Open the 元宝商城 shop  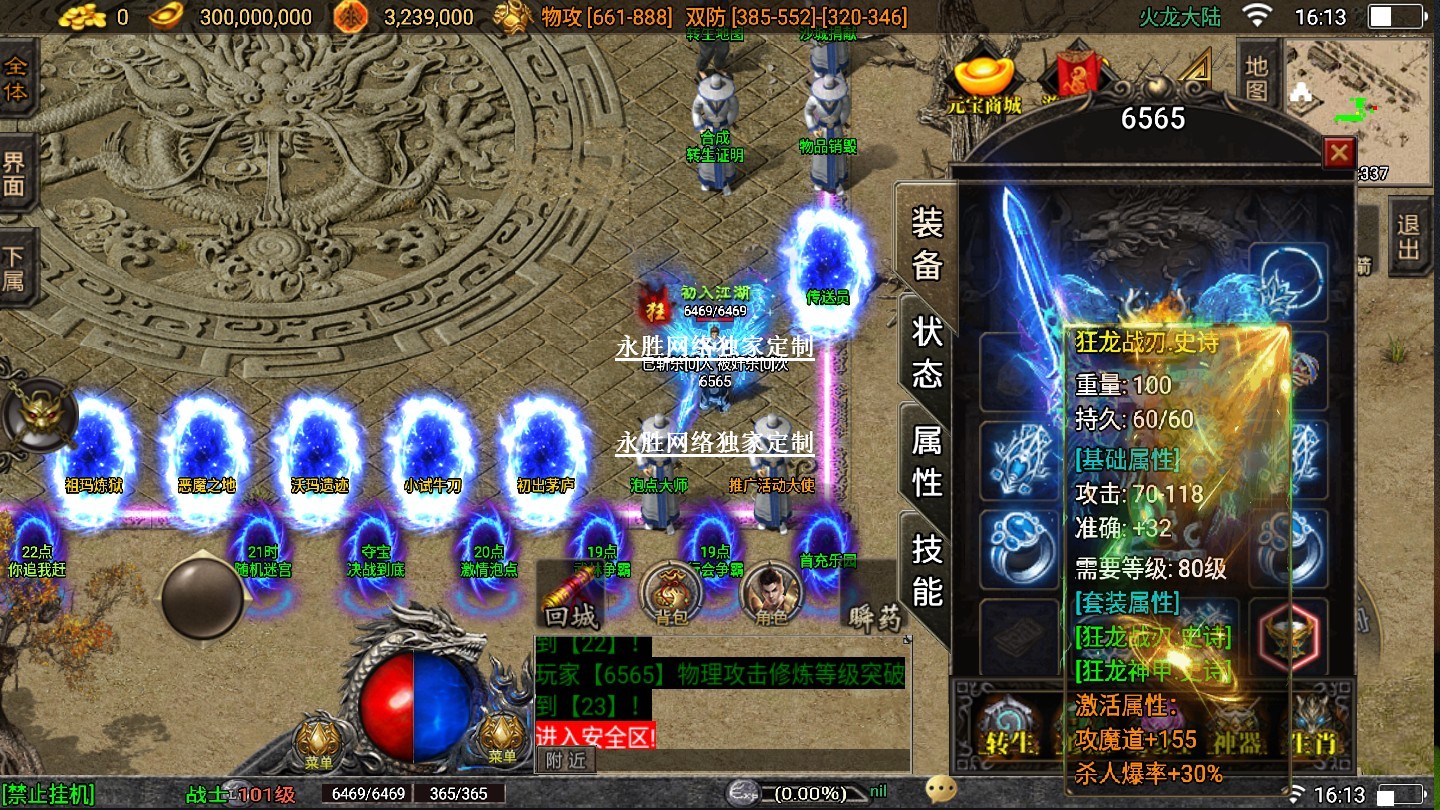point(985,83)
